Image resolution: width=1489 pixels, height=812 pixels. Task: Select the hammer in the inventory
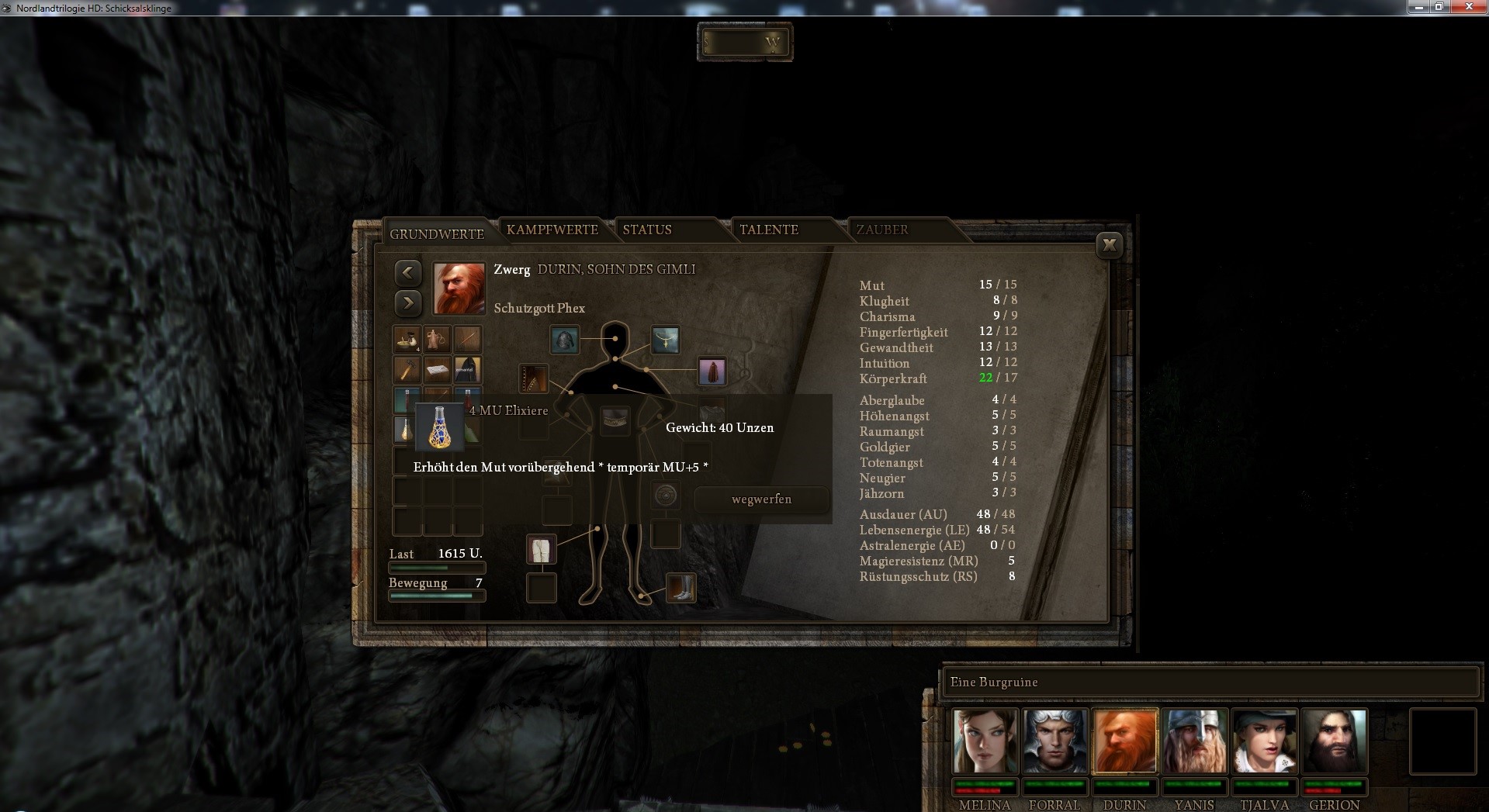[x=407, y=370]
